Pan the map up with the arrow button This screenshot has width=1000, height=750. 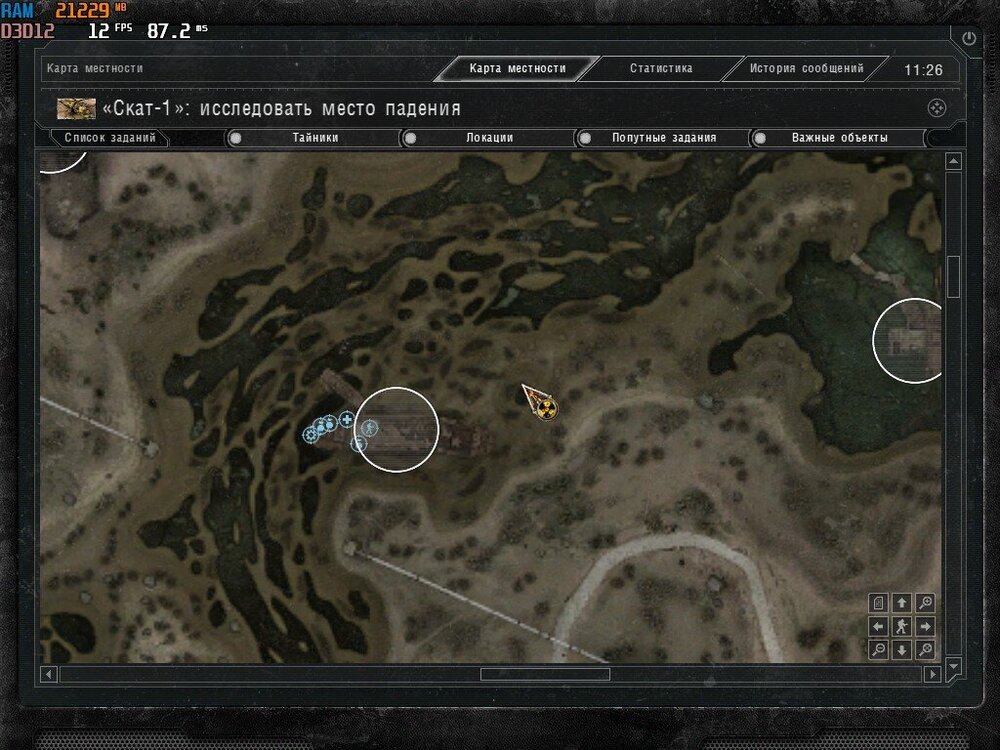pos(902,603)
